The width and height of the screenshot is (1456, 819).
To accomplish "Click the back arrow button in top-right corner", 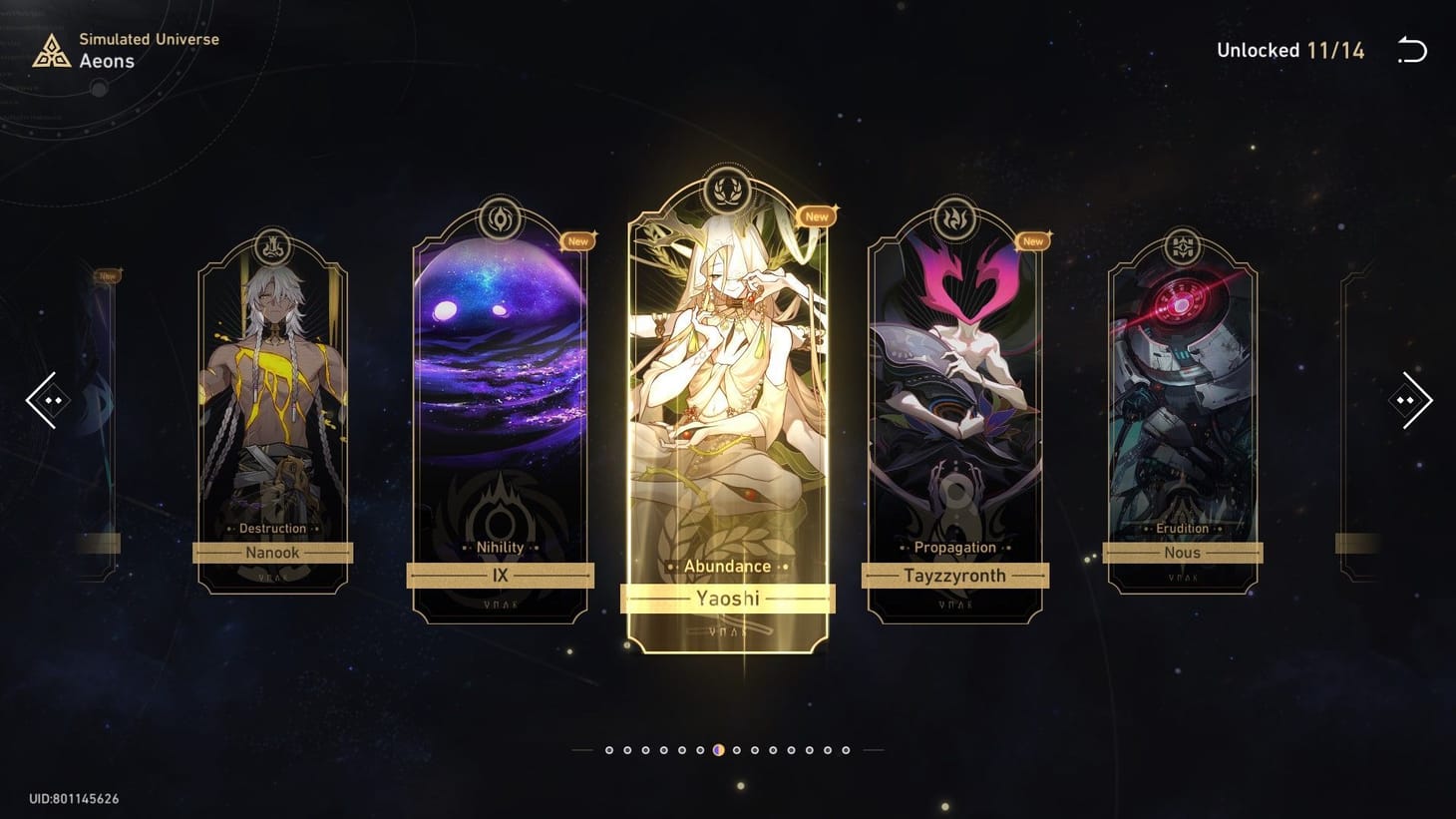I will coord(1412,50).
